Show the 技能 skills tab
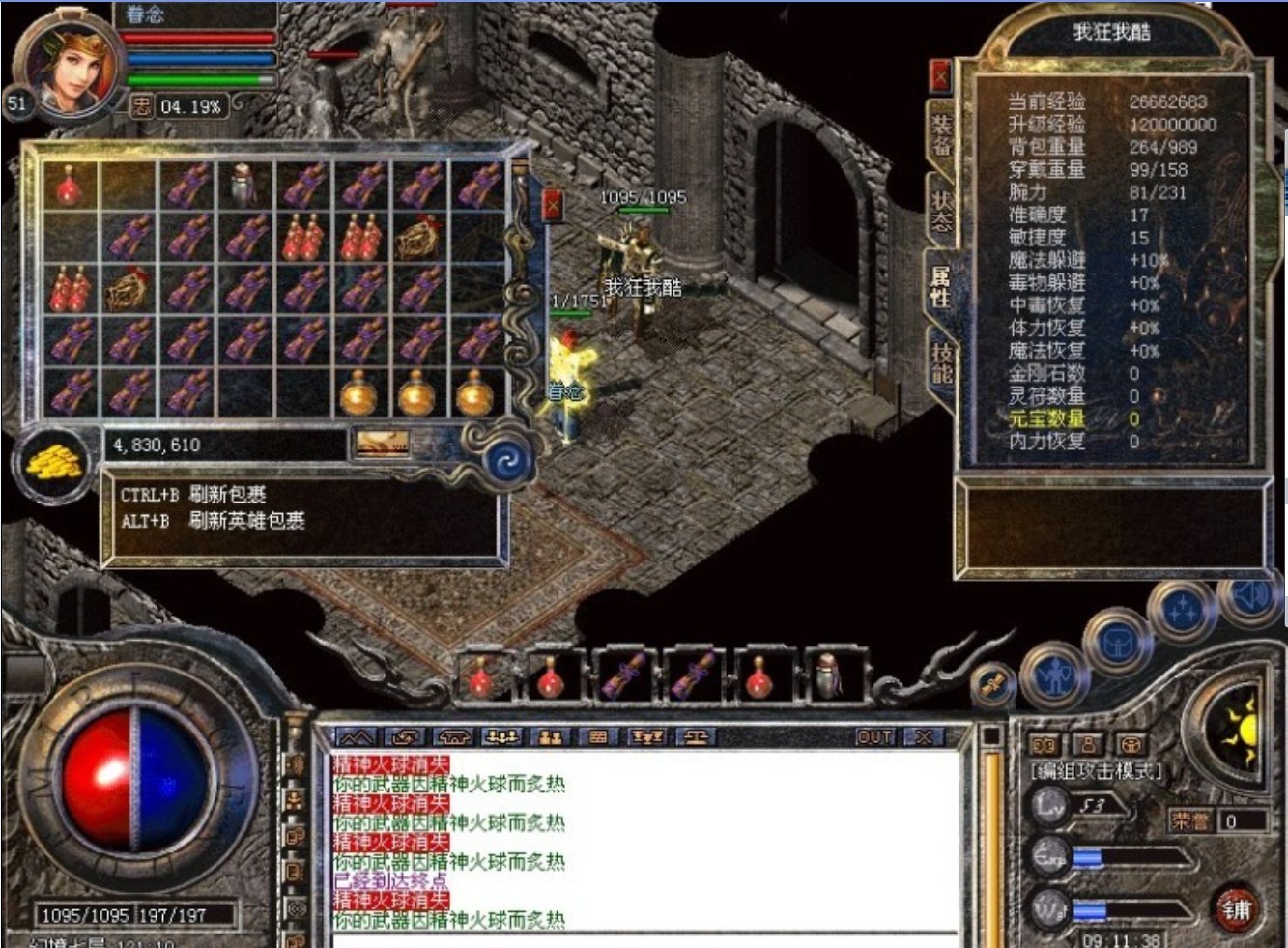This screenshot has width=1288, height=948. 941,363
